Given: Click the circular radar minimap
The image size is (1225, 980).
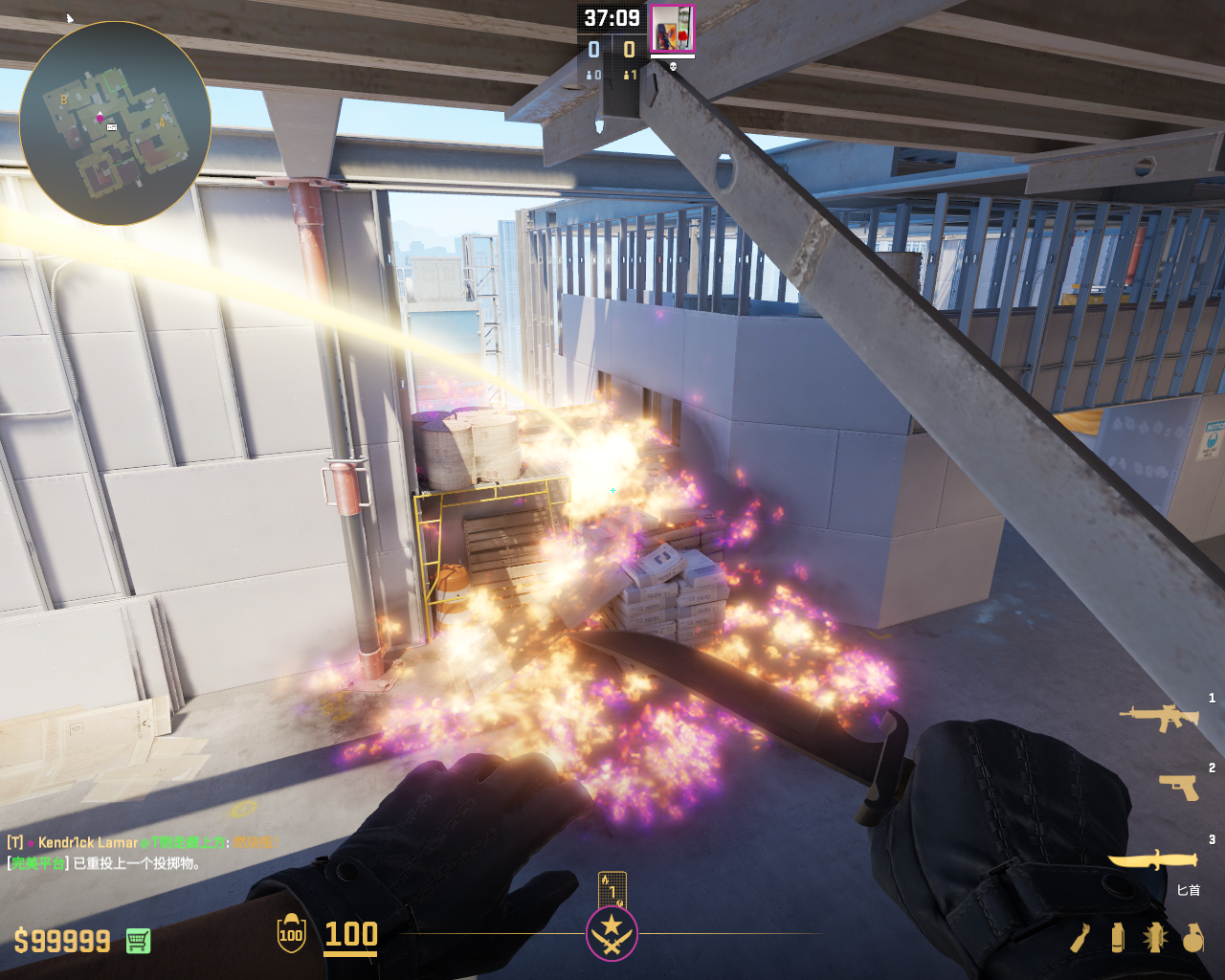Looking at the screenshot, I should [115, 124].
